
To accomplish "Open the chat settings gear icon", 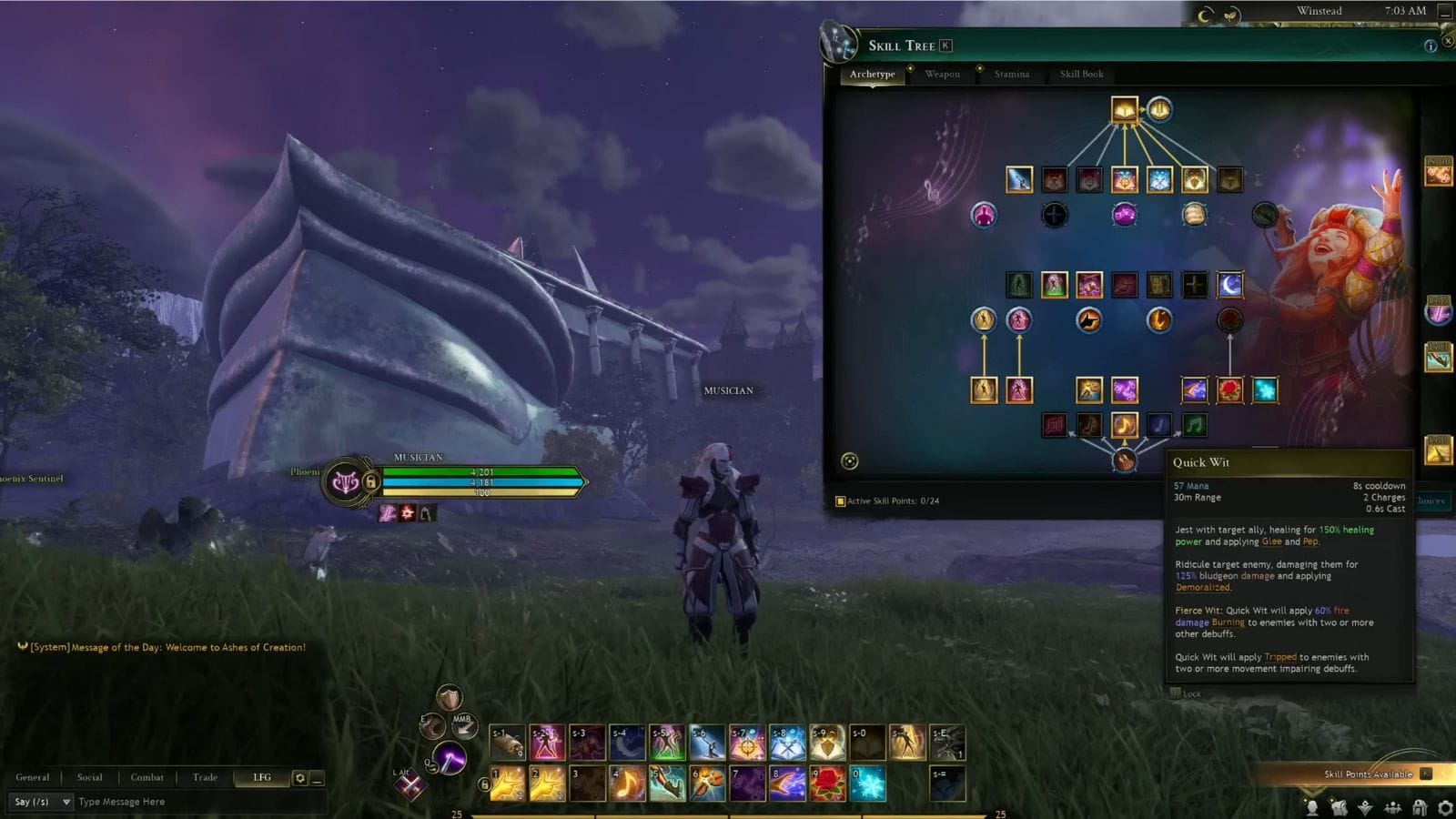I will [x=300, y=777].
